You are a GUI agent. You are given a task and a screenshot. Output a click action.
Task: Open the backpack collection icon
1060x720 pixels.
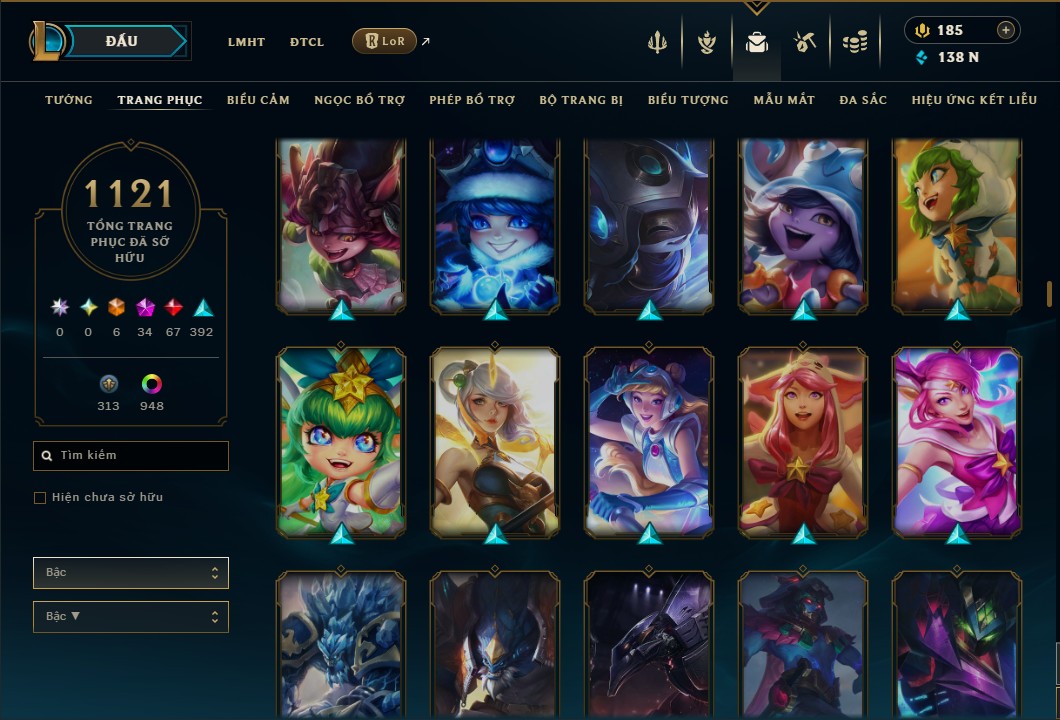[x=757, y=42]
